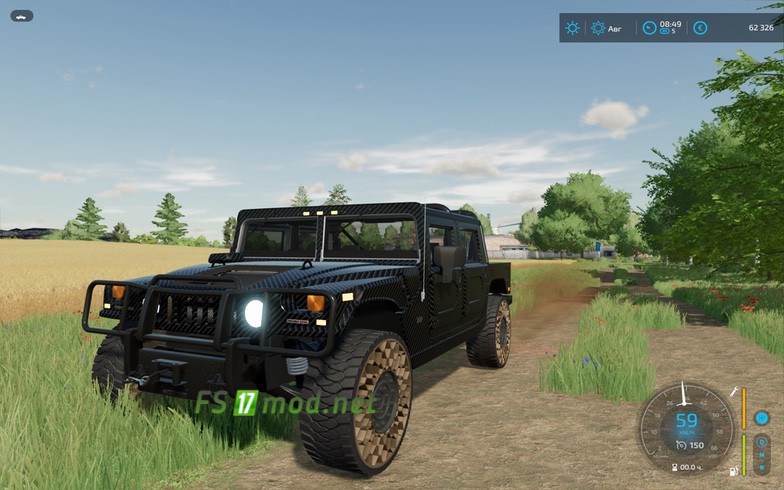Click the cruise control speed icon
Image resolution: width=784 pixels, height=490 pixels.
[681, 445]
